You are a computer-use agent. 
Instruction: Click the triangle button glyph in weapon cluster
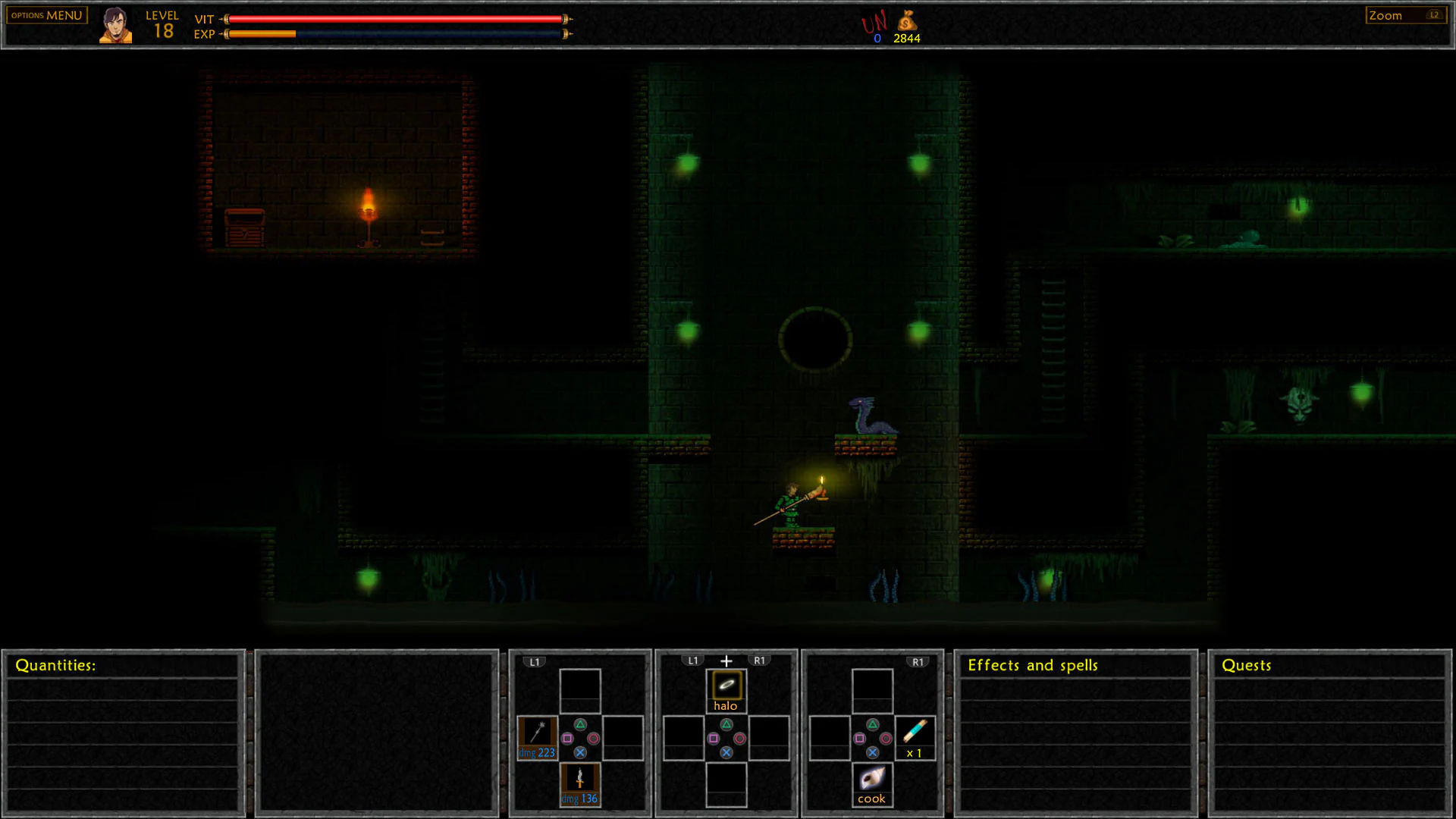coord(580,724)
